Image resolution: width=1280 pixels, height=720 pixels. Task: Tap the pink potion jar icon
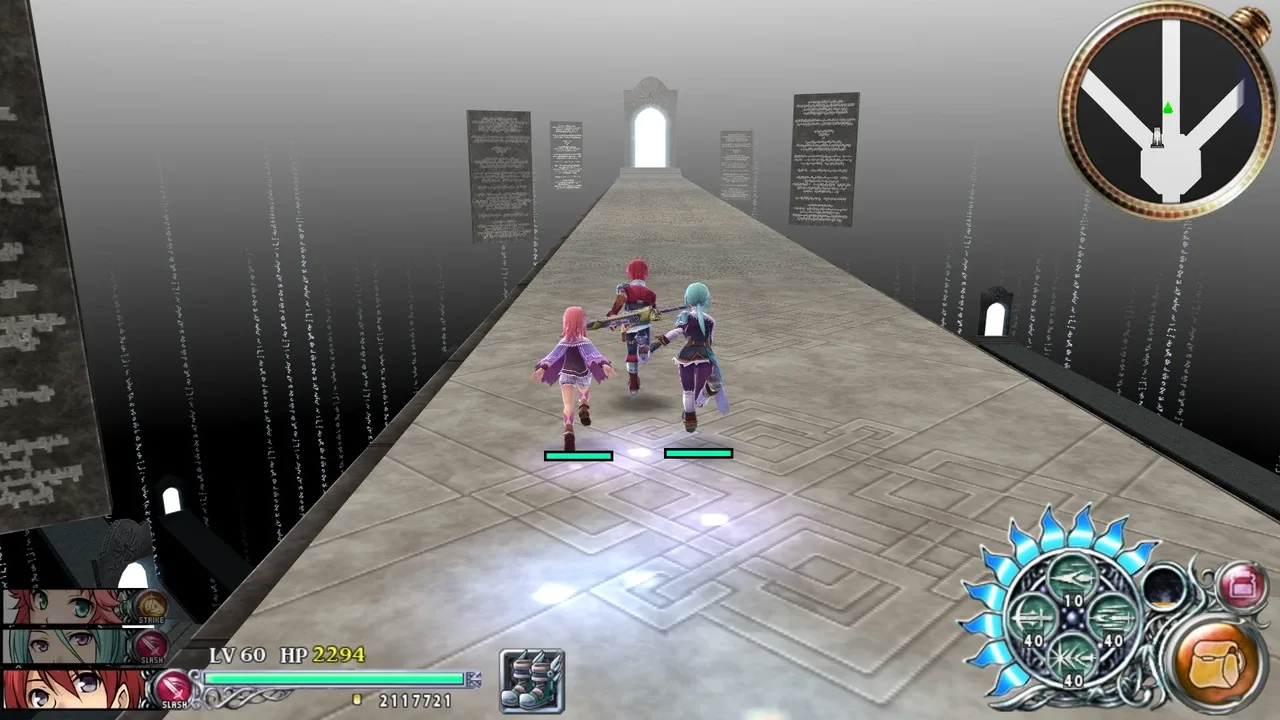[x=1242, y=585]
